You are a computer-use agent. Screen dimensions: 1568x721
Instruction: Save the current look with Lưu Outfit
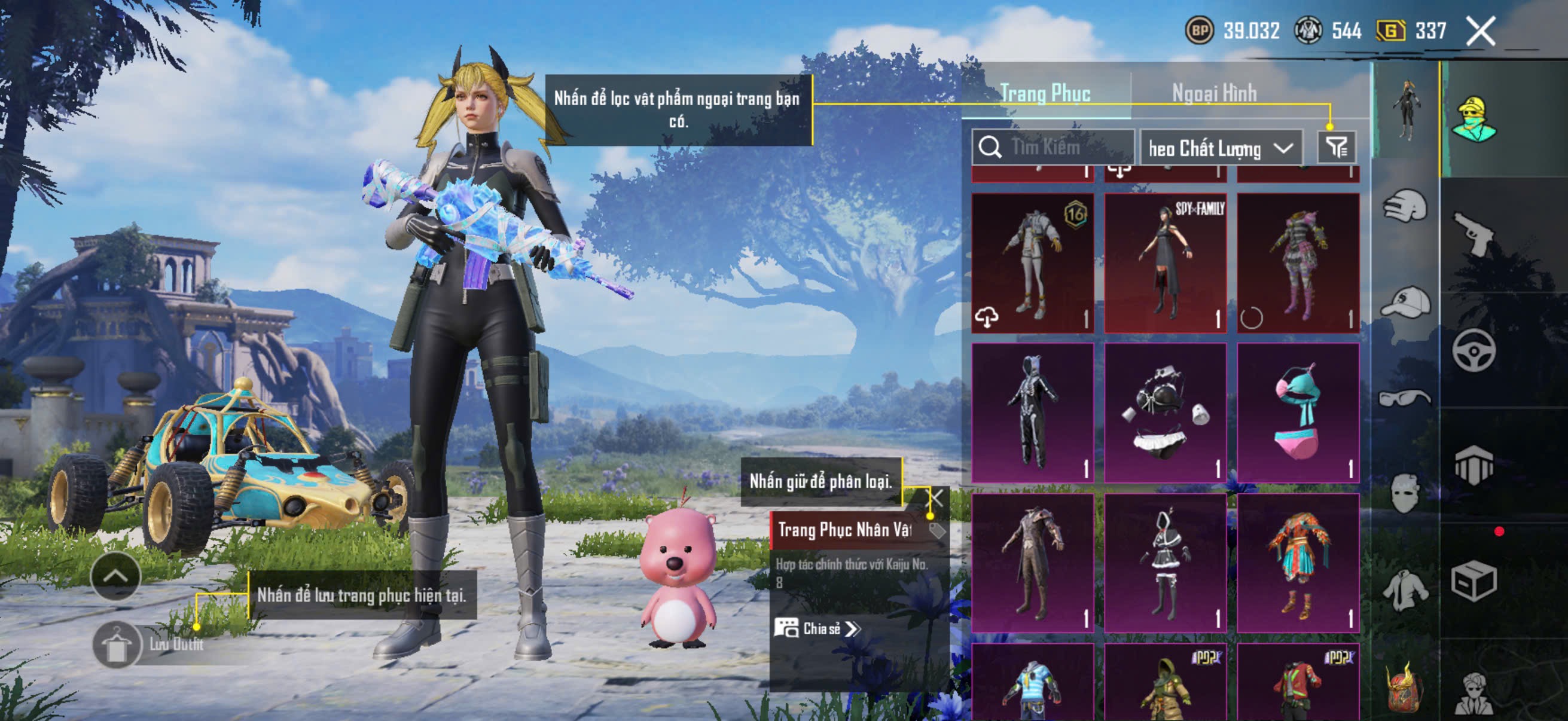click(117, 645)
